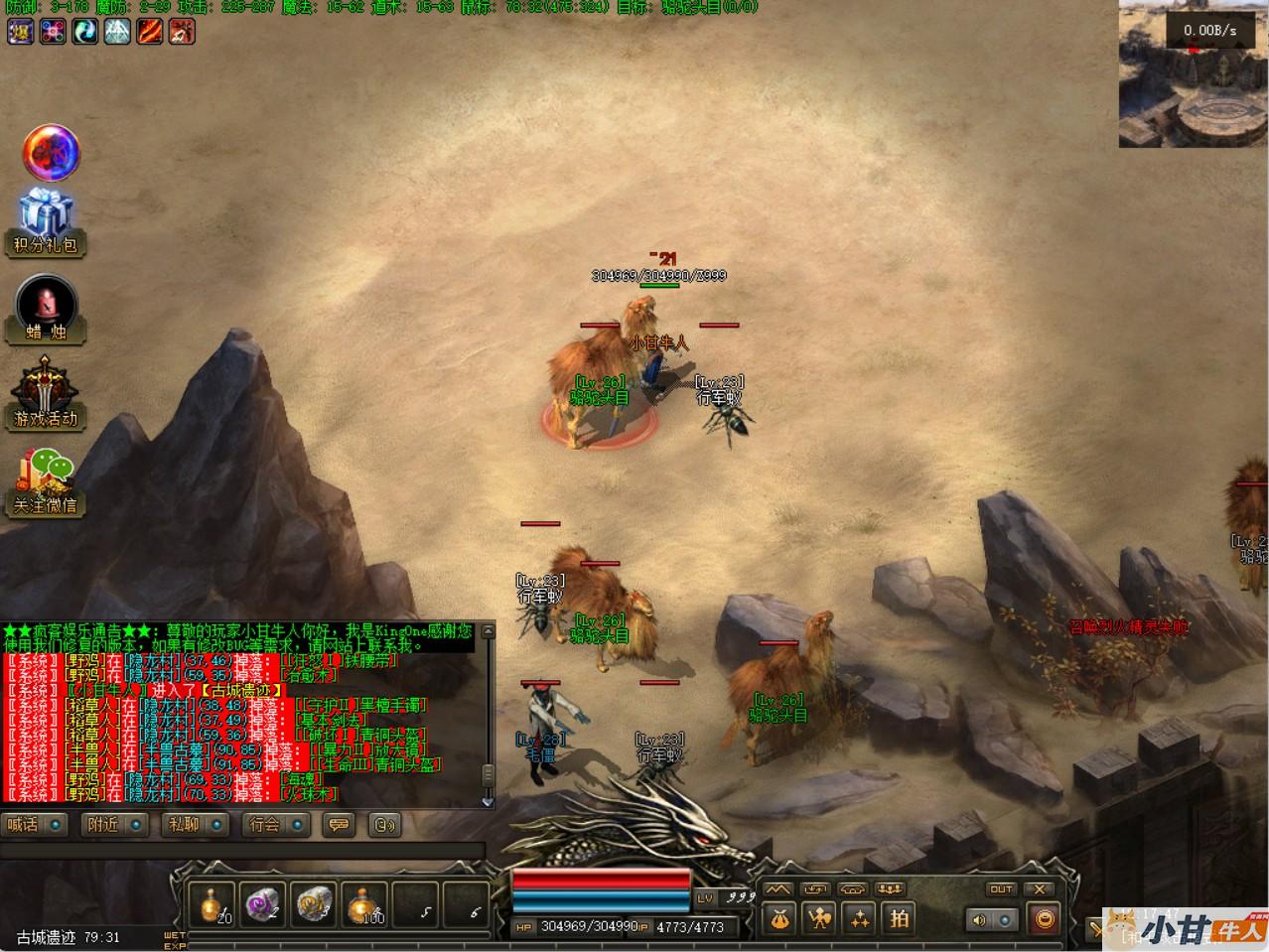Open the bag icon on the bottom panel

[779, 918]
